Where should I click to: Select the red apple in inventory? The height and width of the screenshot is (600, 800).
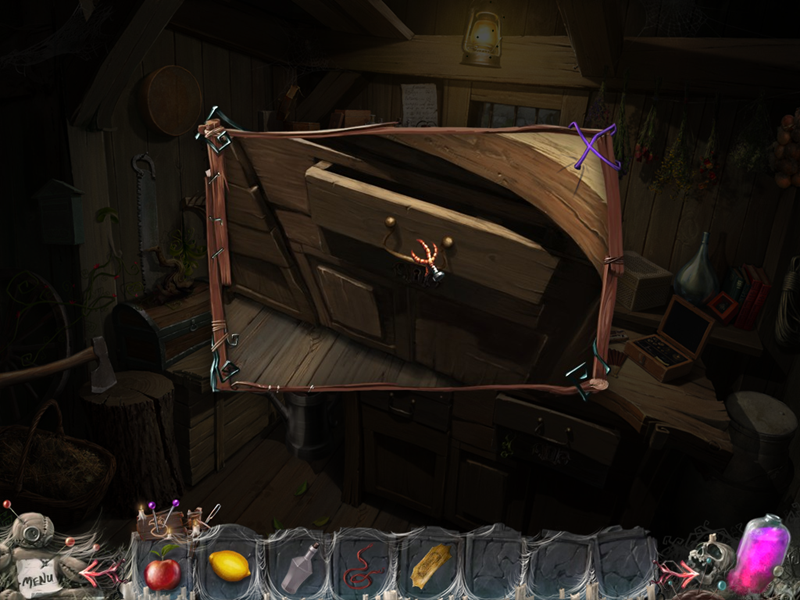162,572
